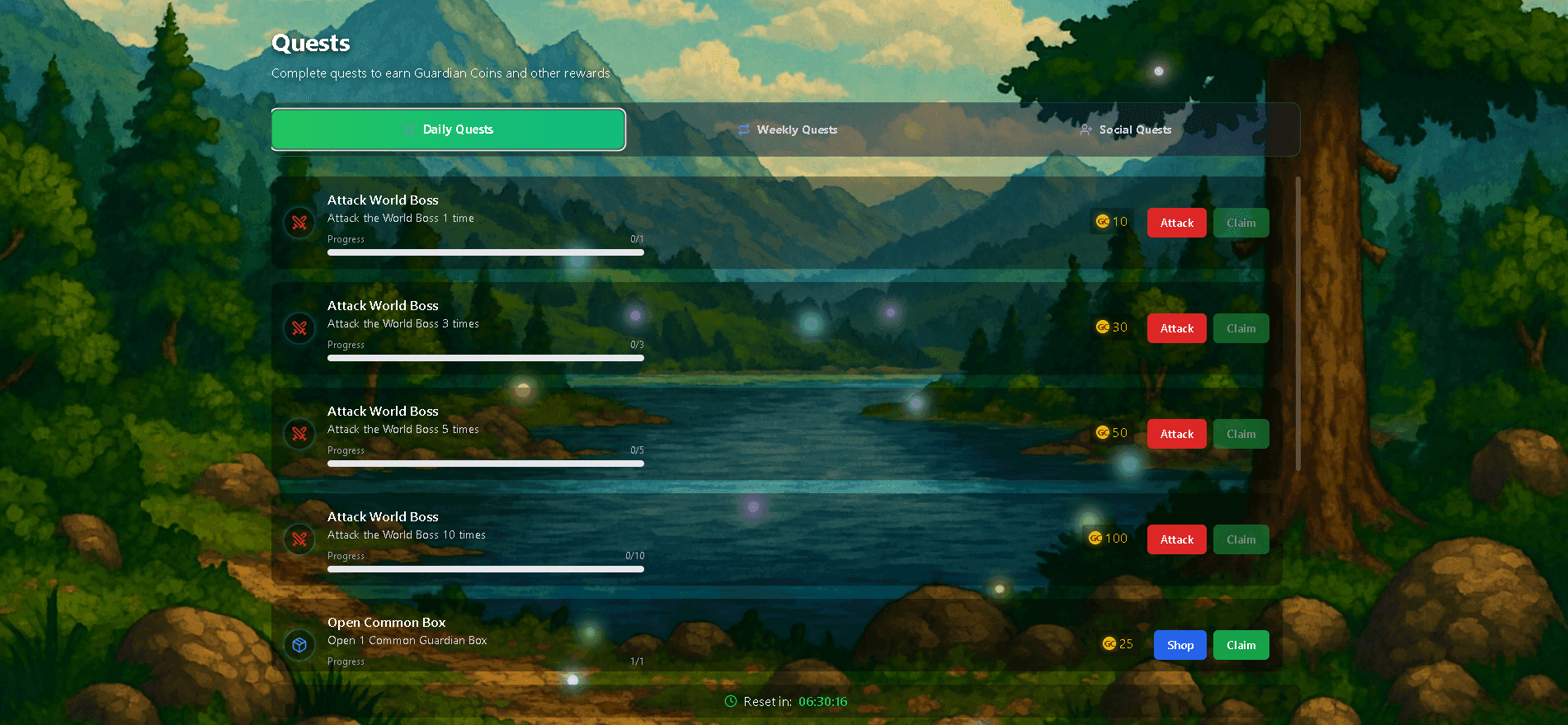
Task: Click the crossed swords icon on the first quest
Action: click(x=299, y=222)
